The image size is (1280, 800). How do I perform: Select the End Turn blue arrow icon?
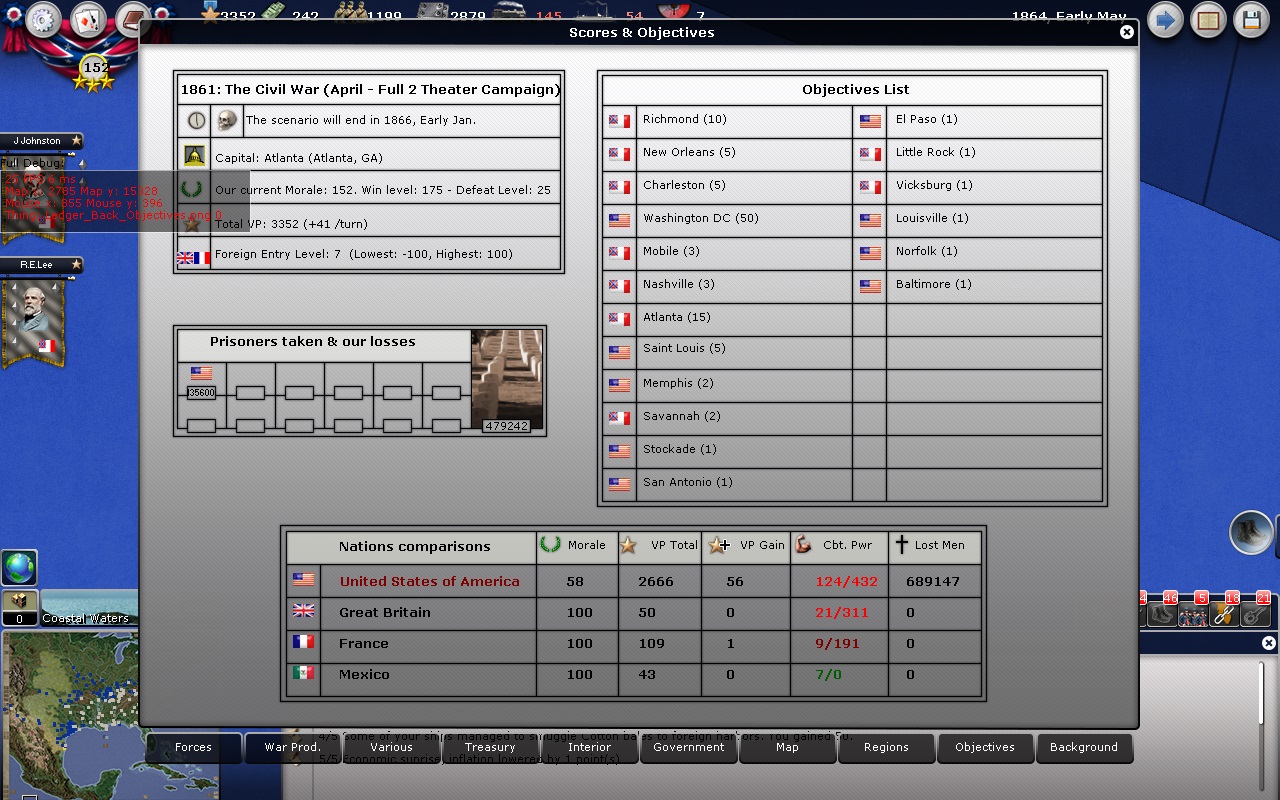coord(1164,19)
